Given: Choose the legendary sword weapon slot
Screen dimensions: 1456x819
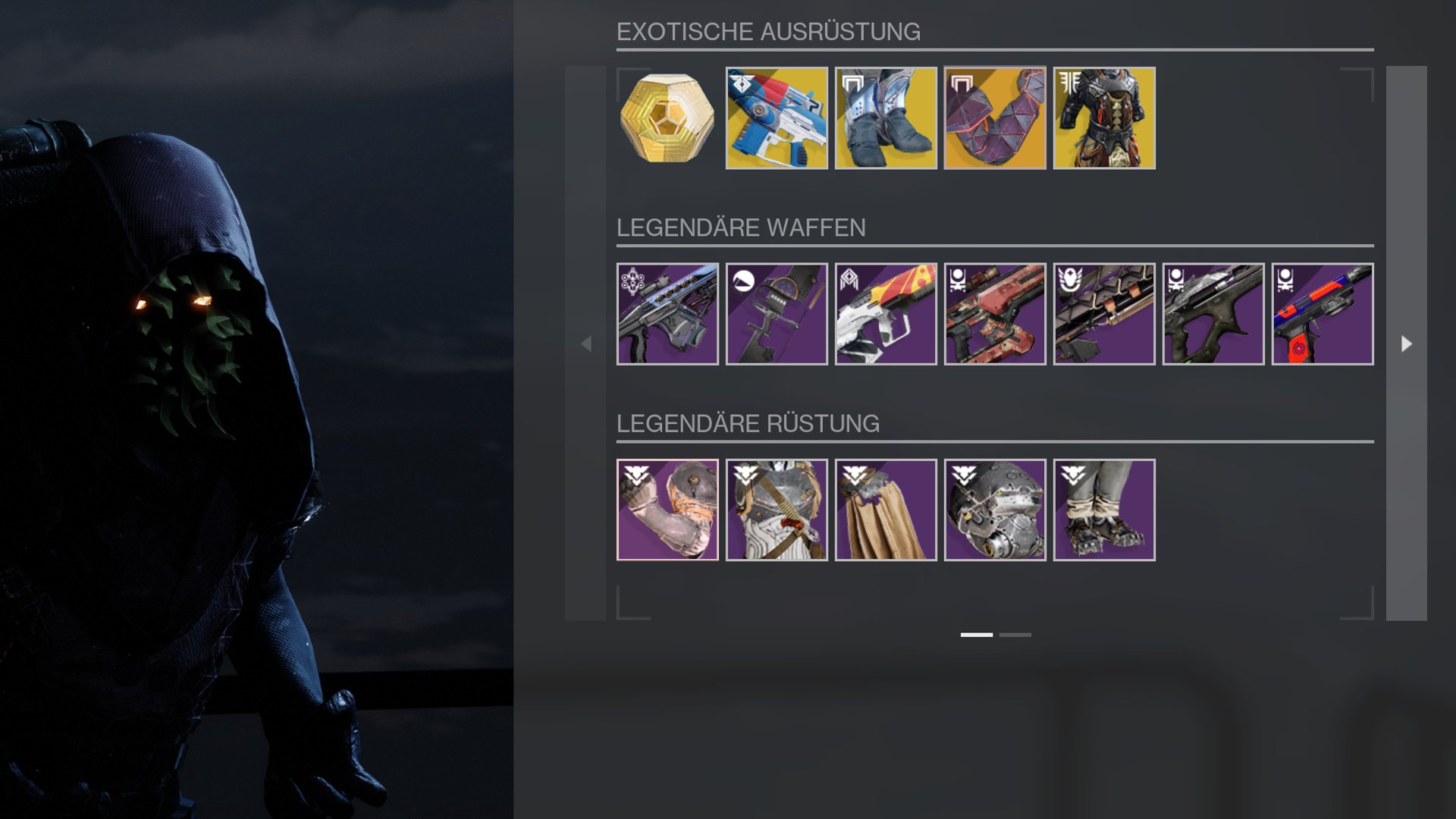Looking at the screenshot, I should coord(777,314).
